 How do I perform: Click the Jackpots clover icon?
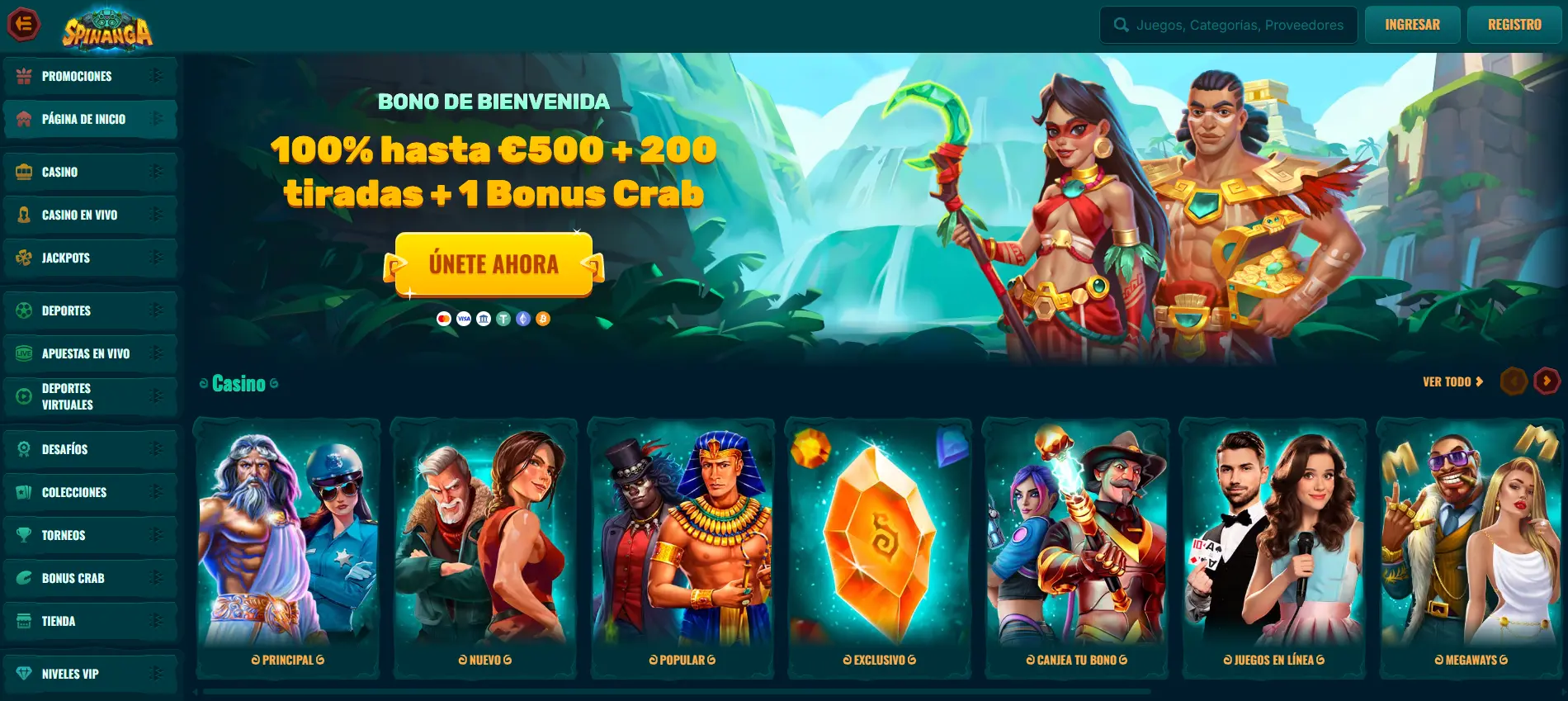tap(25, 258)
